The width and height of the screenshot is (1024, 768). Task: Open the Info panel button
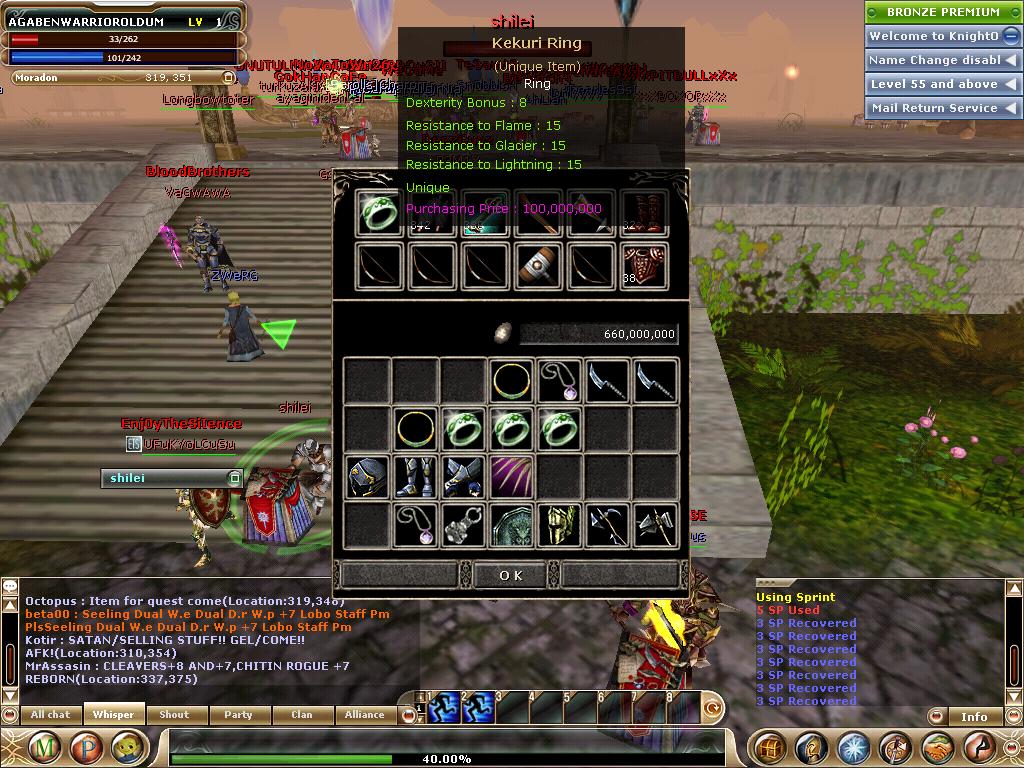coord(974,716)
